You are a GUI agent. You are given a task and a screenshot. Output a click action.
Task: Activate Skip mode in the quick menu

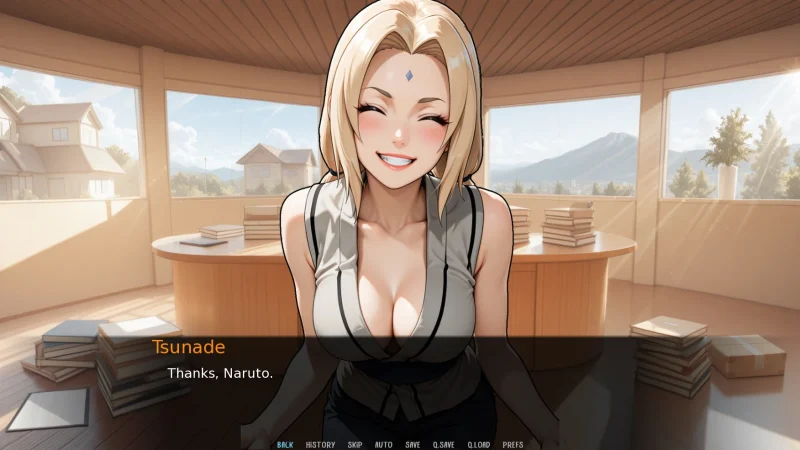pyautogui.click(x=355, y=444)
